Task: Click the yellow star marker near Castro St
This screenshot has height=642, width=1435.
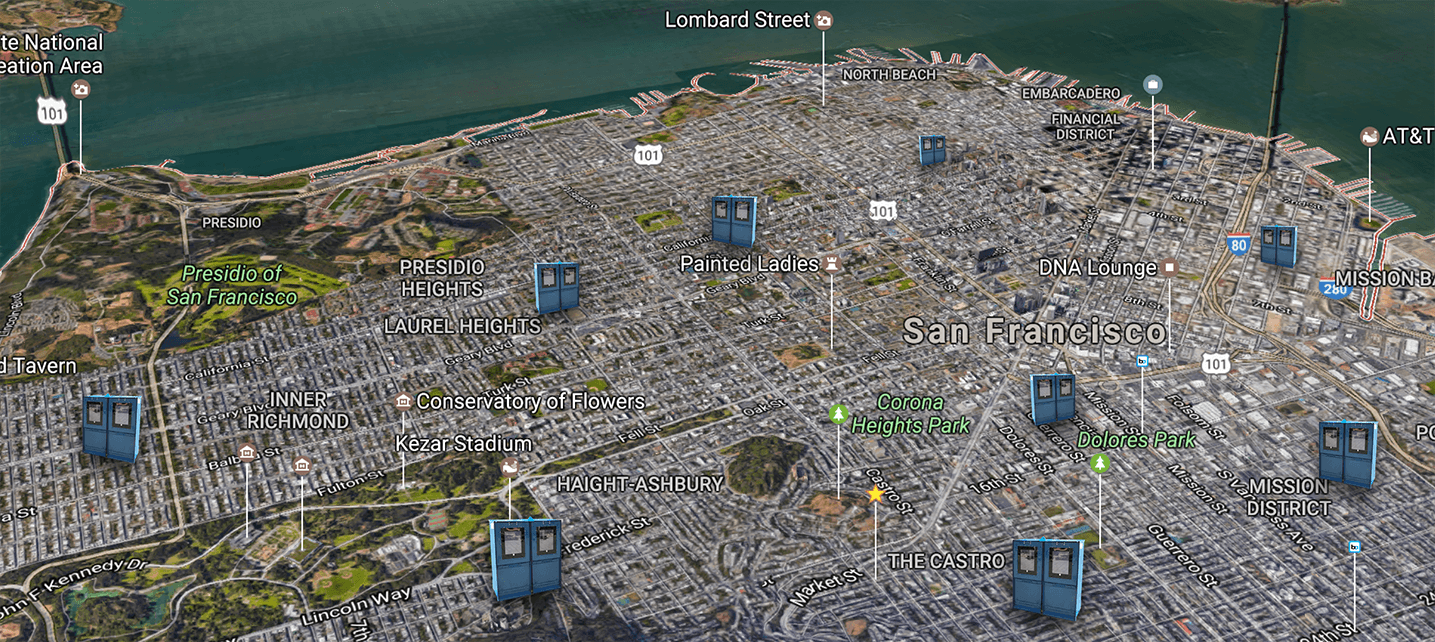Action: click(x=875, y=494)
